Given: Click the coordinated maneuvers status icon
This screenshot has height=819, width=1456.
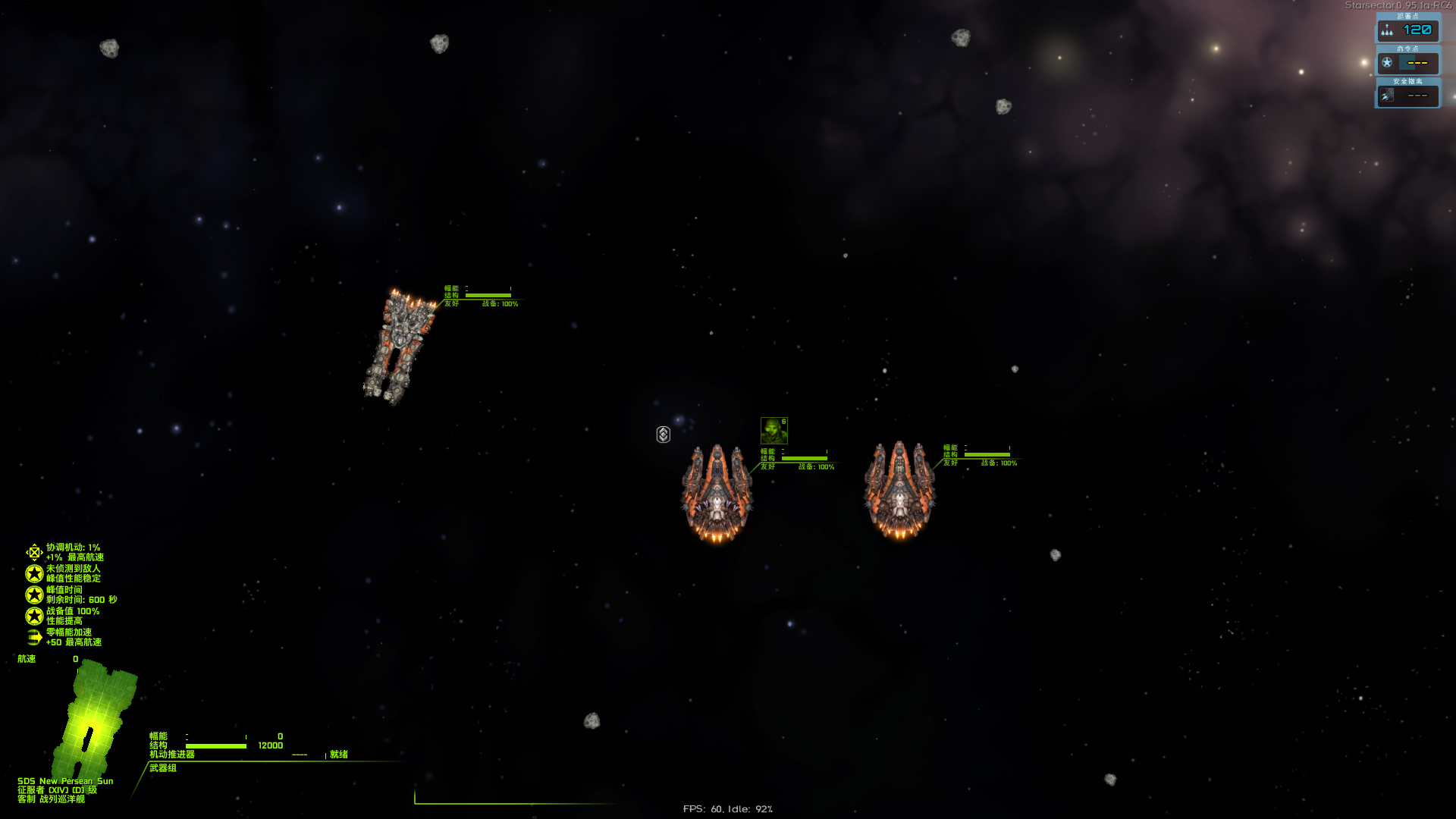Looking at the screenshot, I should click(34, 552).
